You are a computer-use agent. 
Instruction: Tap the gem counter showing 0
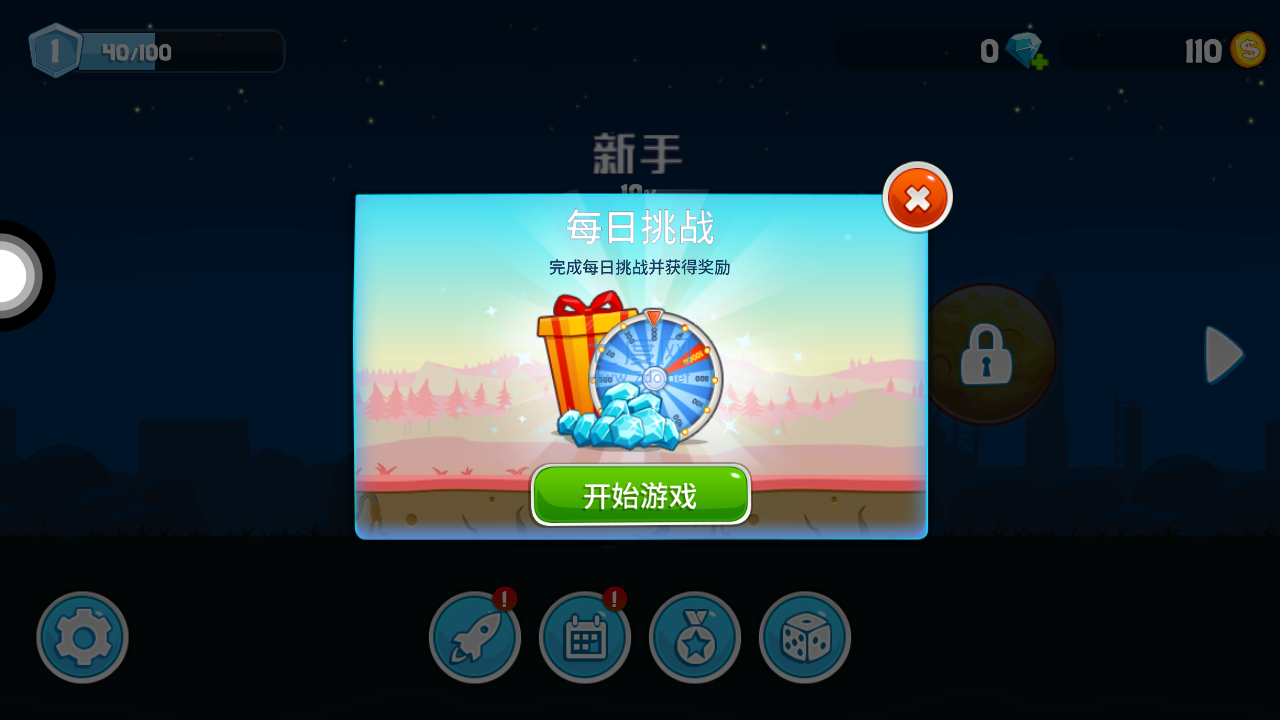[x=988, y=52]
